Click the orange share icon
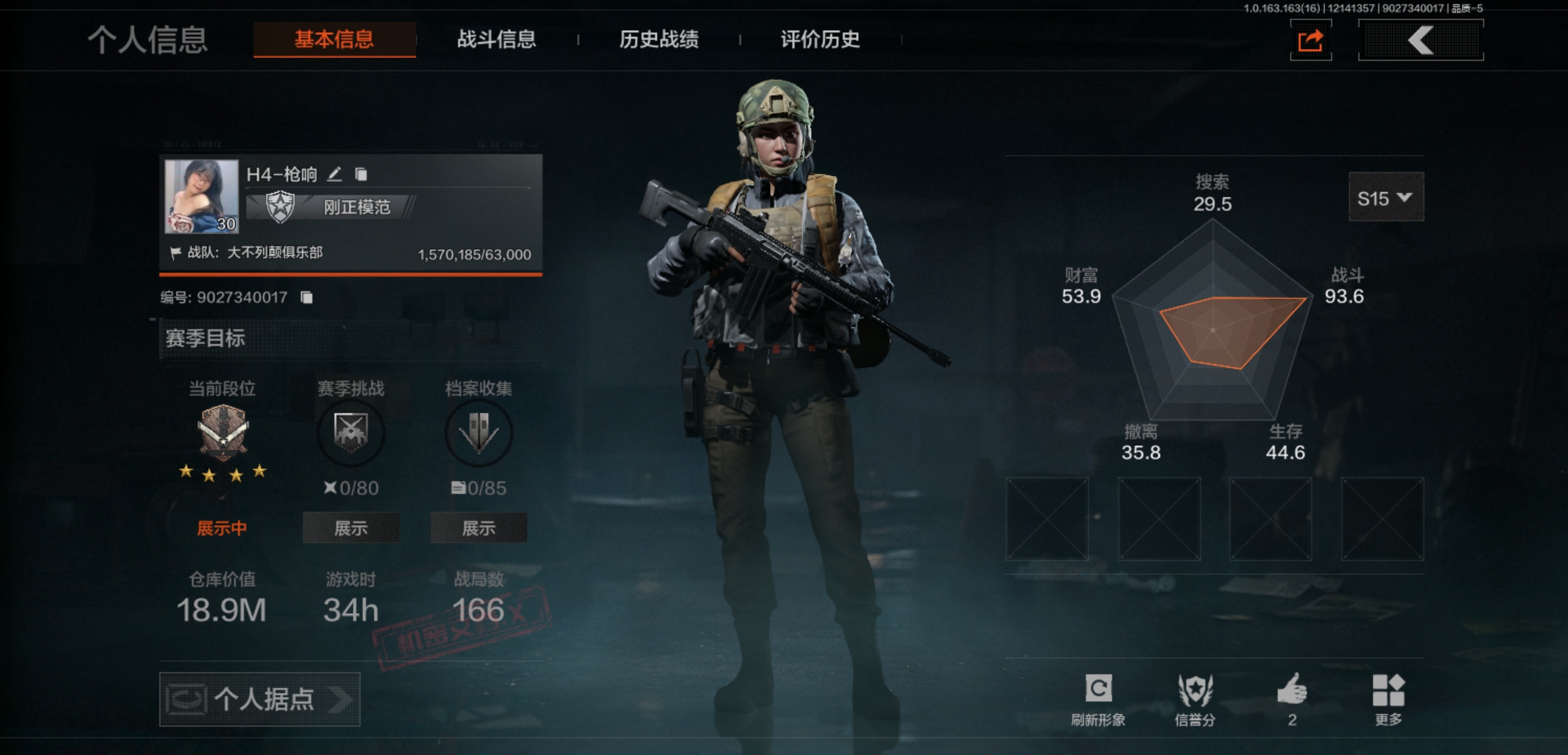This screenshot has height=755, width=1568. click(x=1310, y=41)
